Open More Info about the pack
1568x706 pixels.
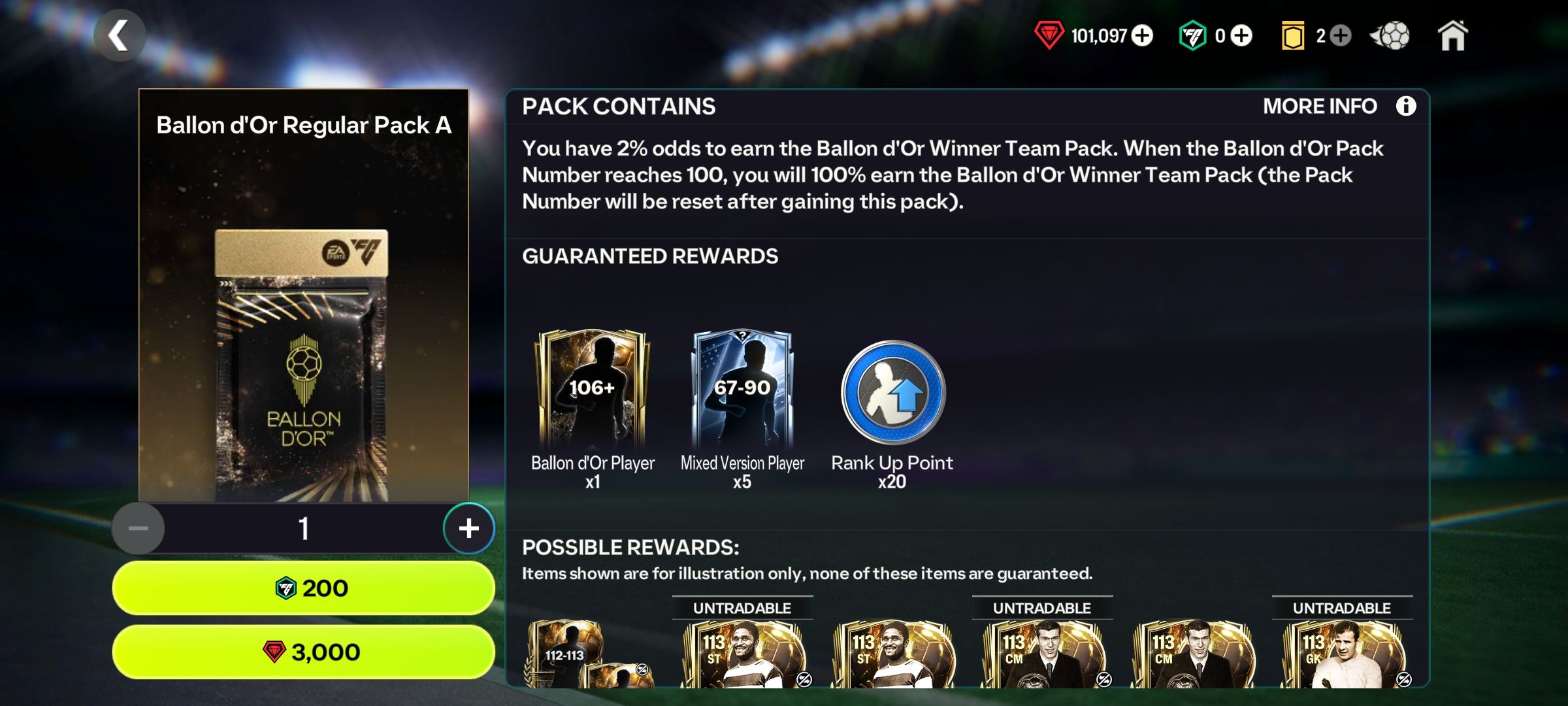point(1405,106)
